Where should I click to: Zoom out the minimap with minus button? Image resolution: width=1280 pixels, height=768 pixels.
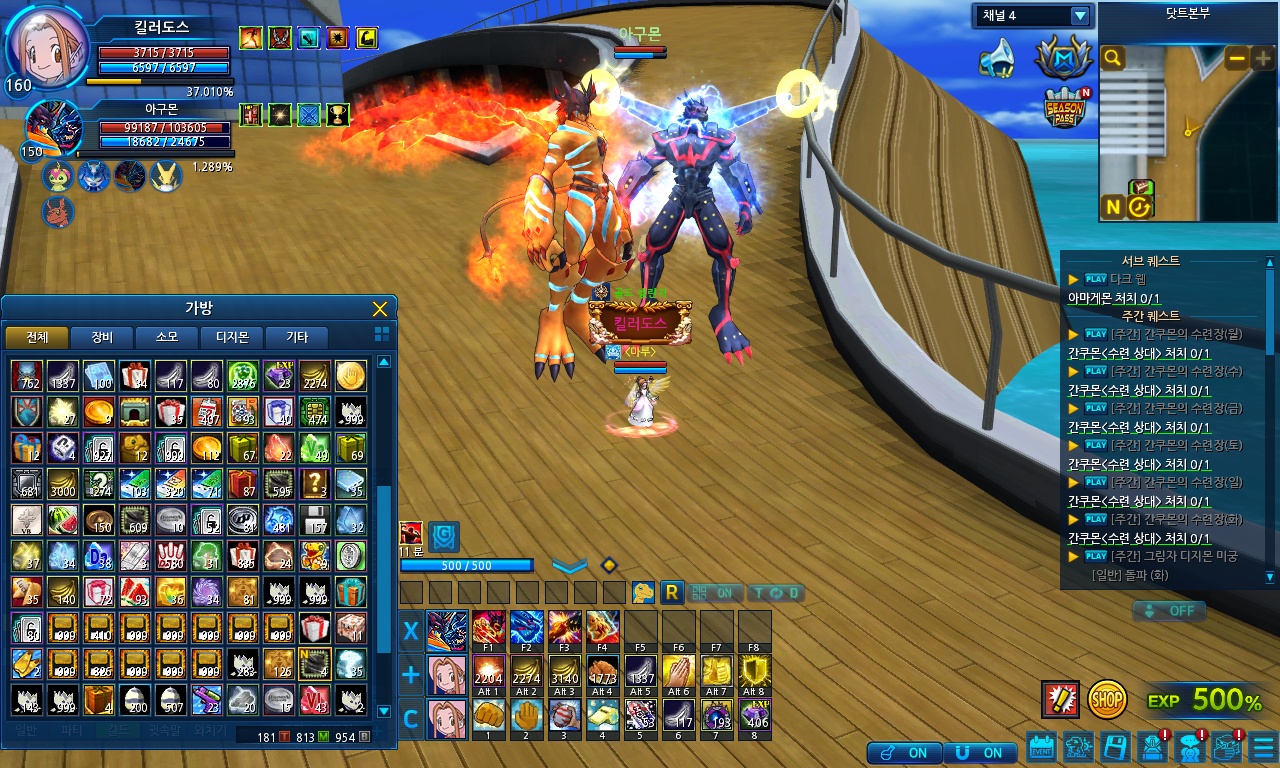click(1237, 59)
